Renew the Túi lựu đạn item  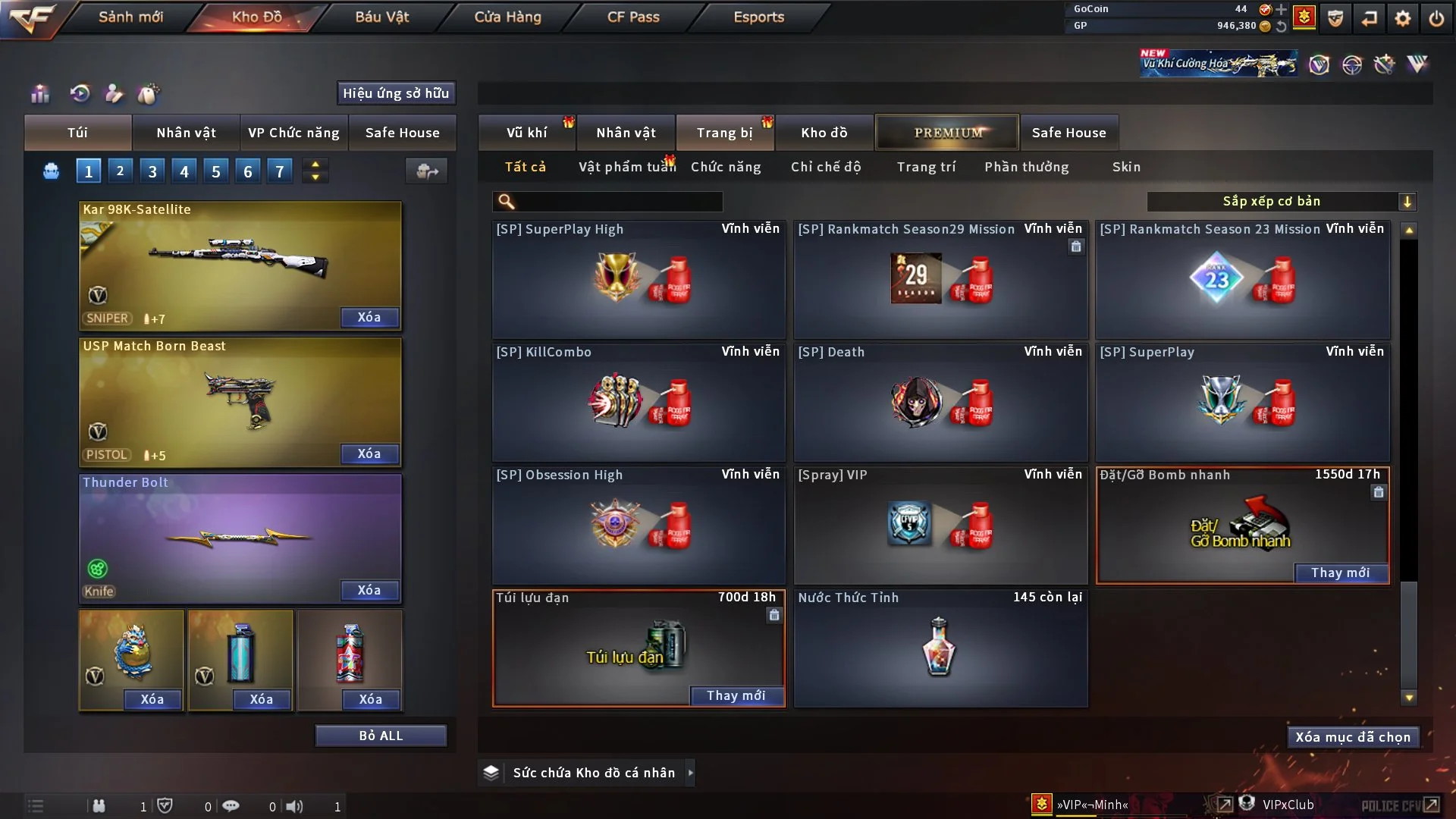[x=736, y=695]
